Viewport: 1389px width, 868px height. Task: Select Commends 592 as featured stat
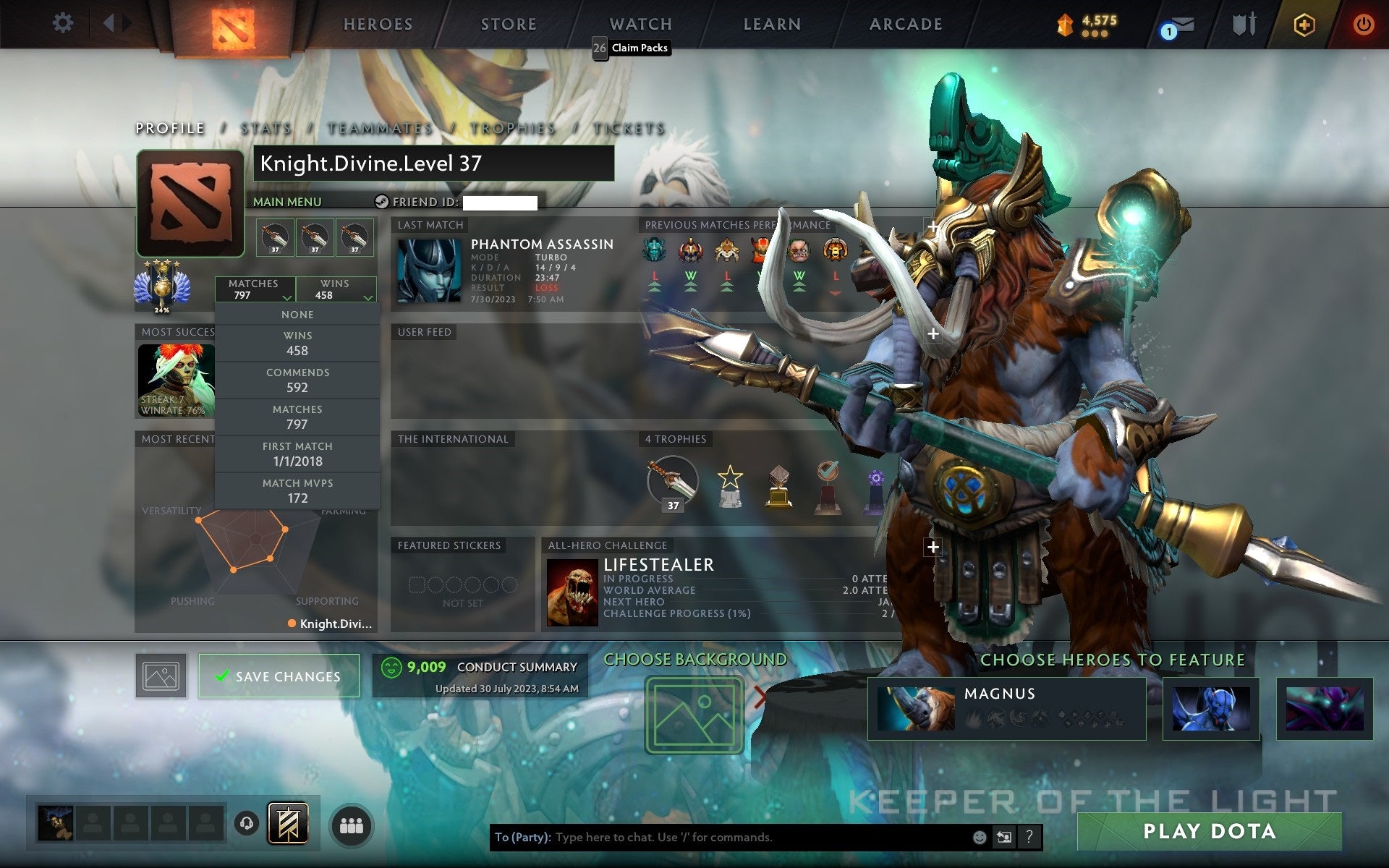pos(297,380)
